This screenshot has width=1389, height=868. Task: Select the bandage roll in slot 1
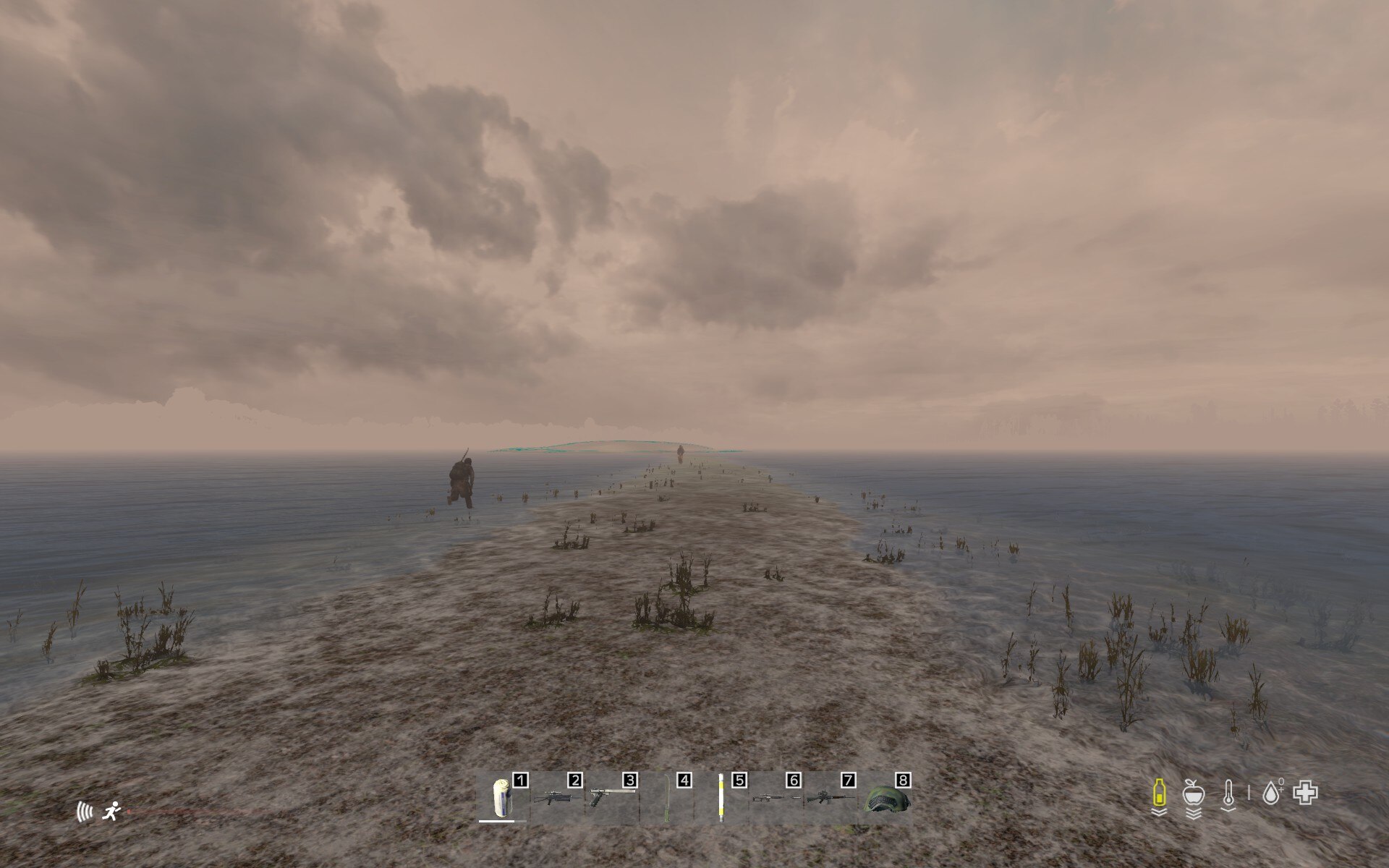tap(502, 798)
